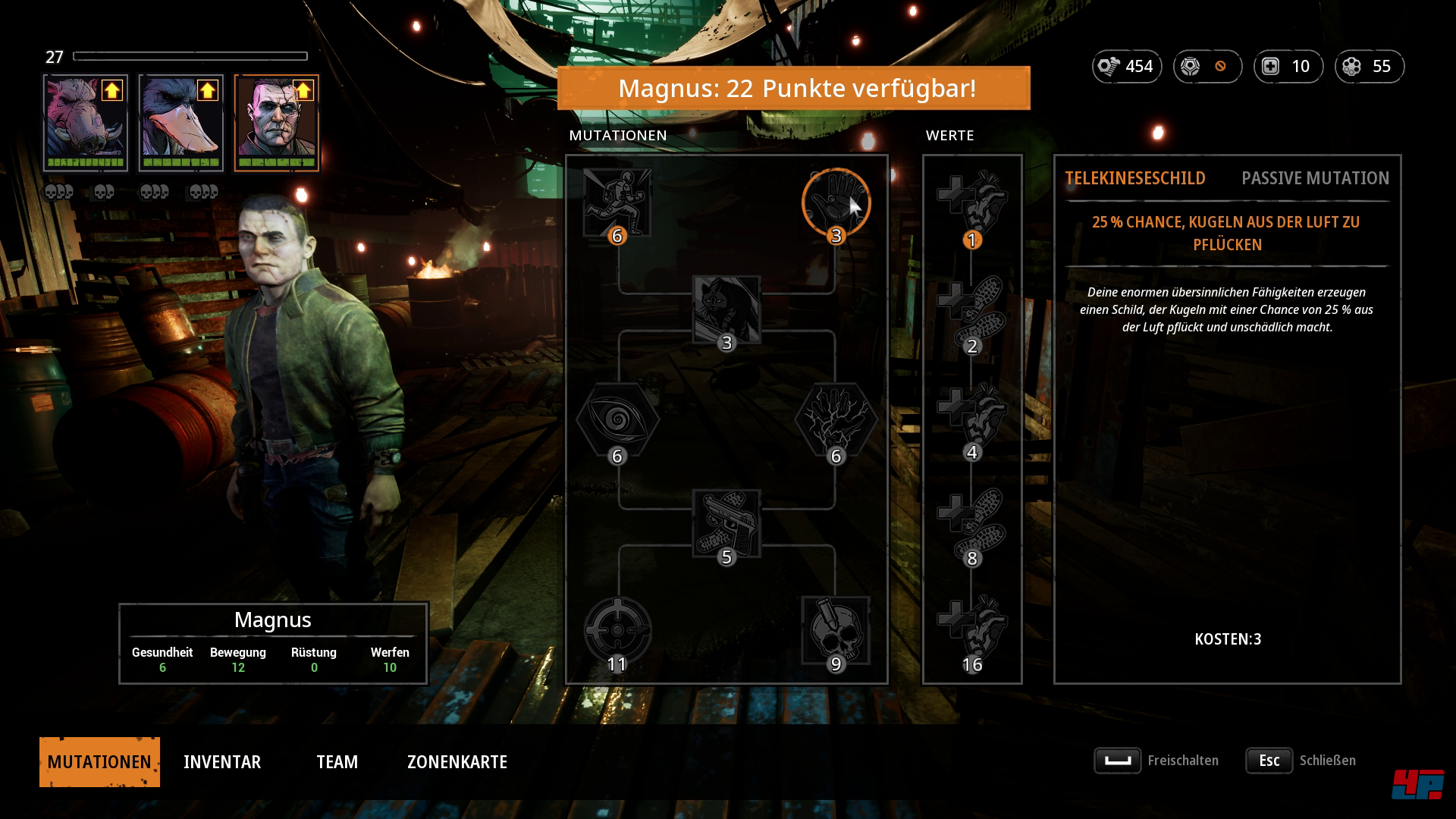Pick the running figure mutation costing 6

[x=617, y=202]
